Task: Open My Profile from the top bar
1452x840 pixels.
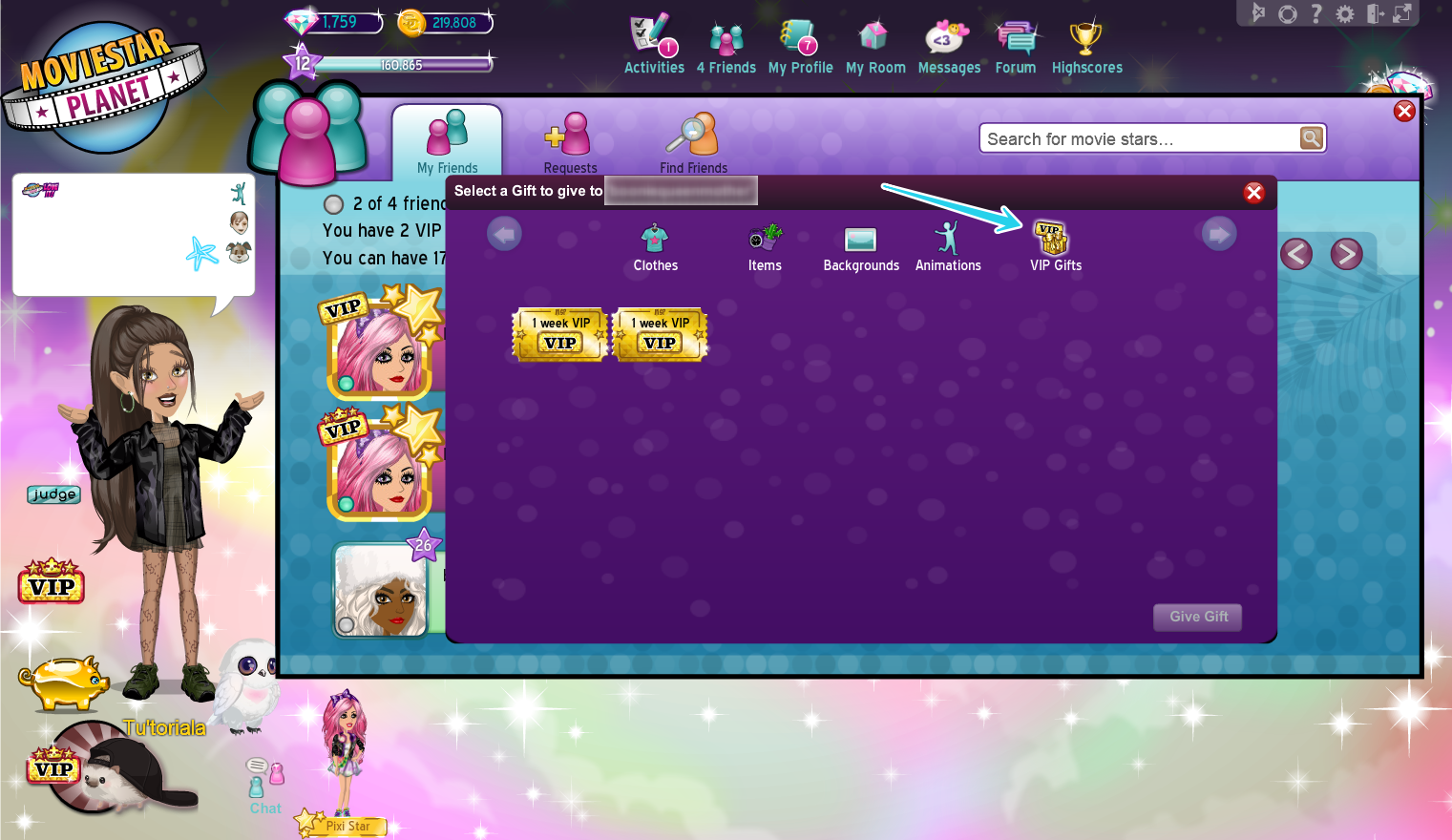Action: (x=800, y=43)
